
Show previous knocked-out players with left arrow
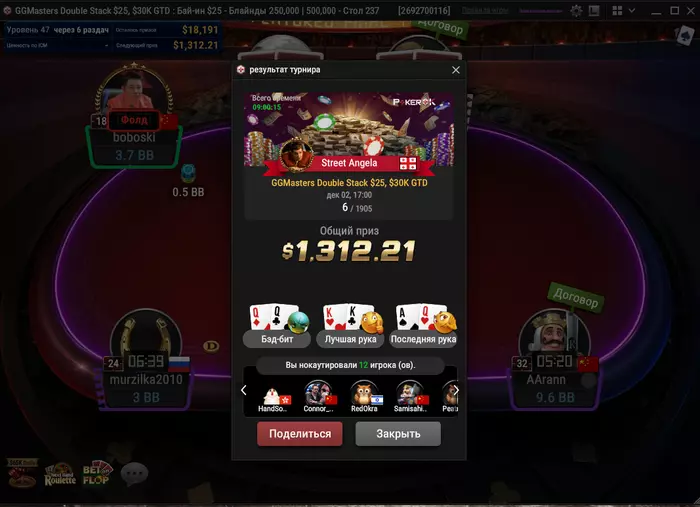coord(244,391)
